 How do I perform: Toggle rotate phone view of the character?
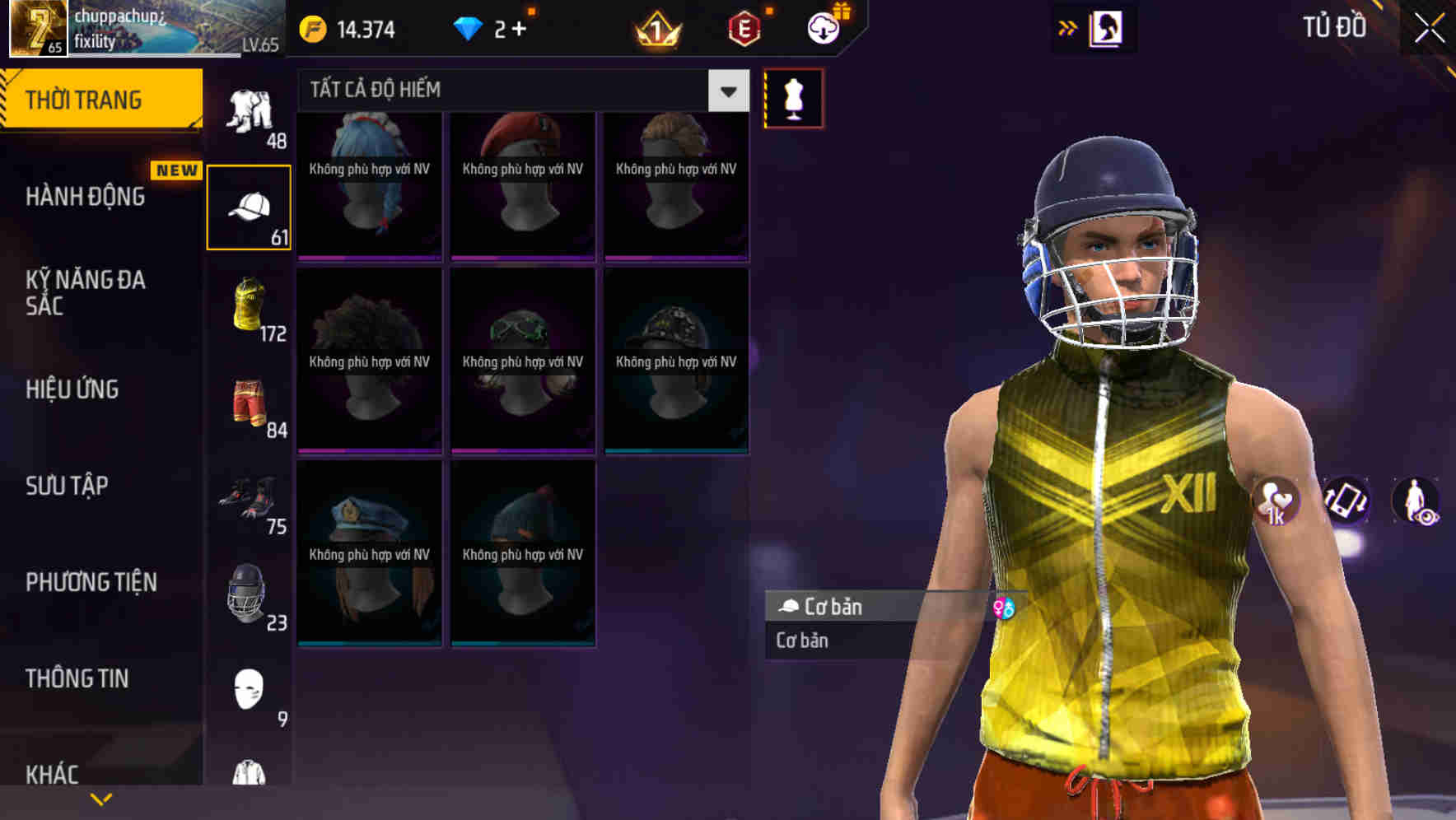(x=1345, y=502)
